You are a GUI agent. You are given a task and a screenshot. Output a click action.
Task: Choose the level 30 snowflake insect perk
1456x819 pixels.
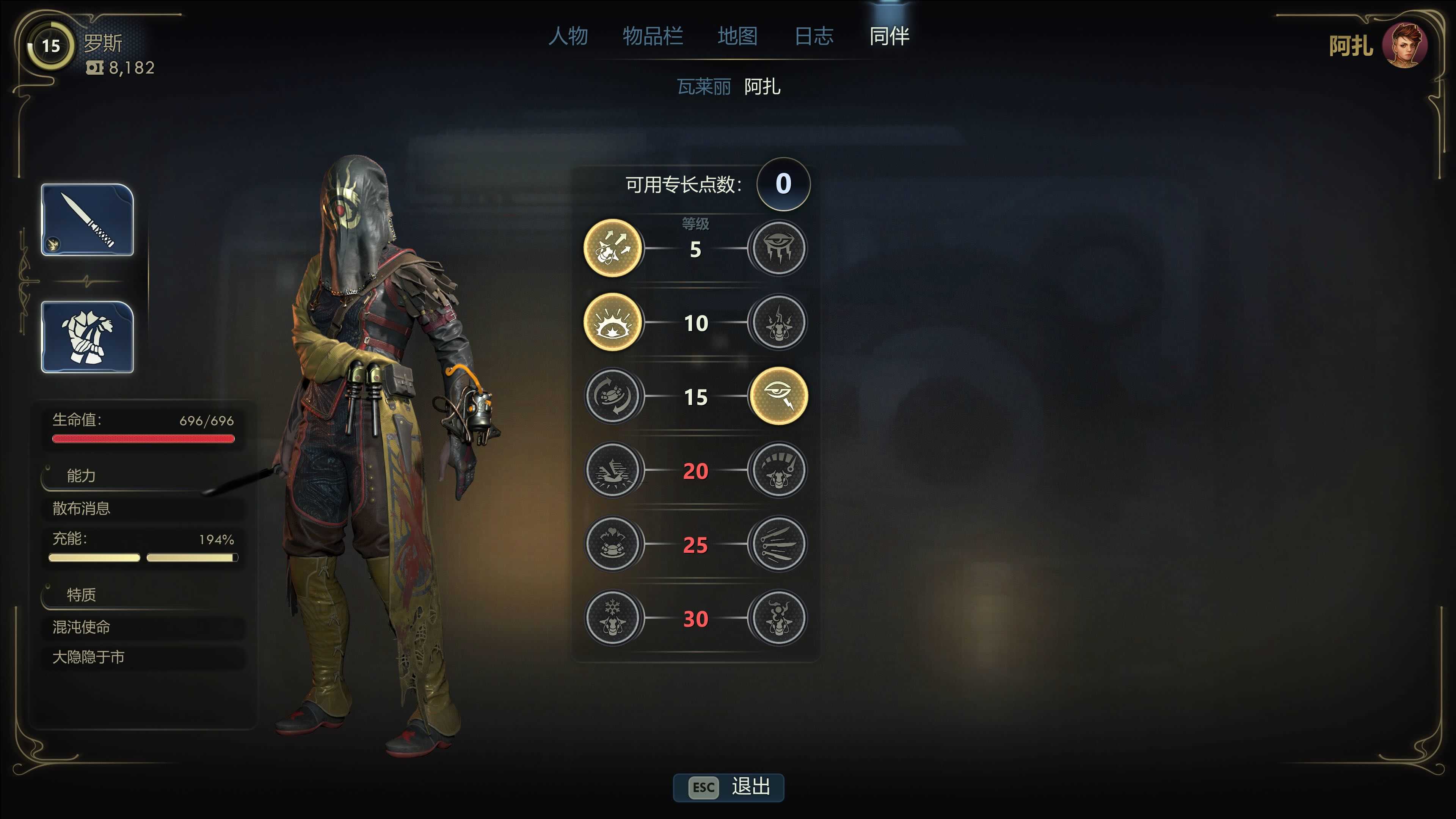coord(612,618)
